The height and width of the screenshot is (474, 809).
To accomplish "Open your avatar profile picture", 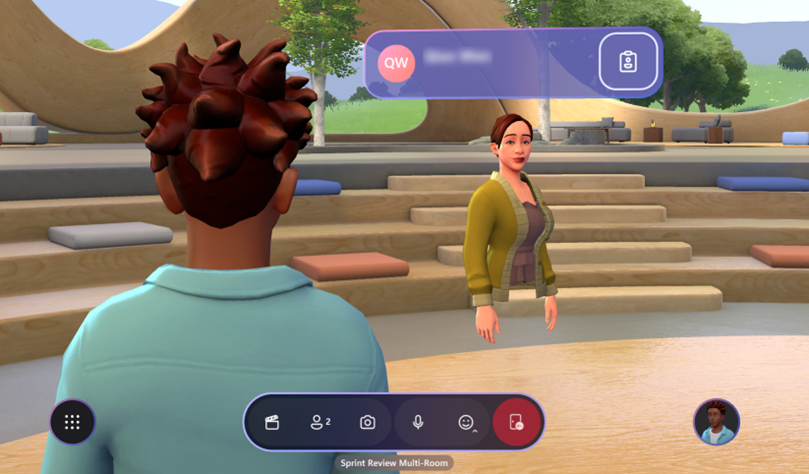I will 716,422.
